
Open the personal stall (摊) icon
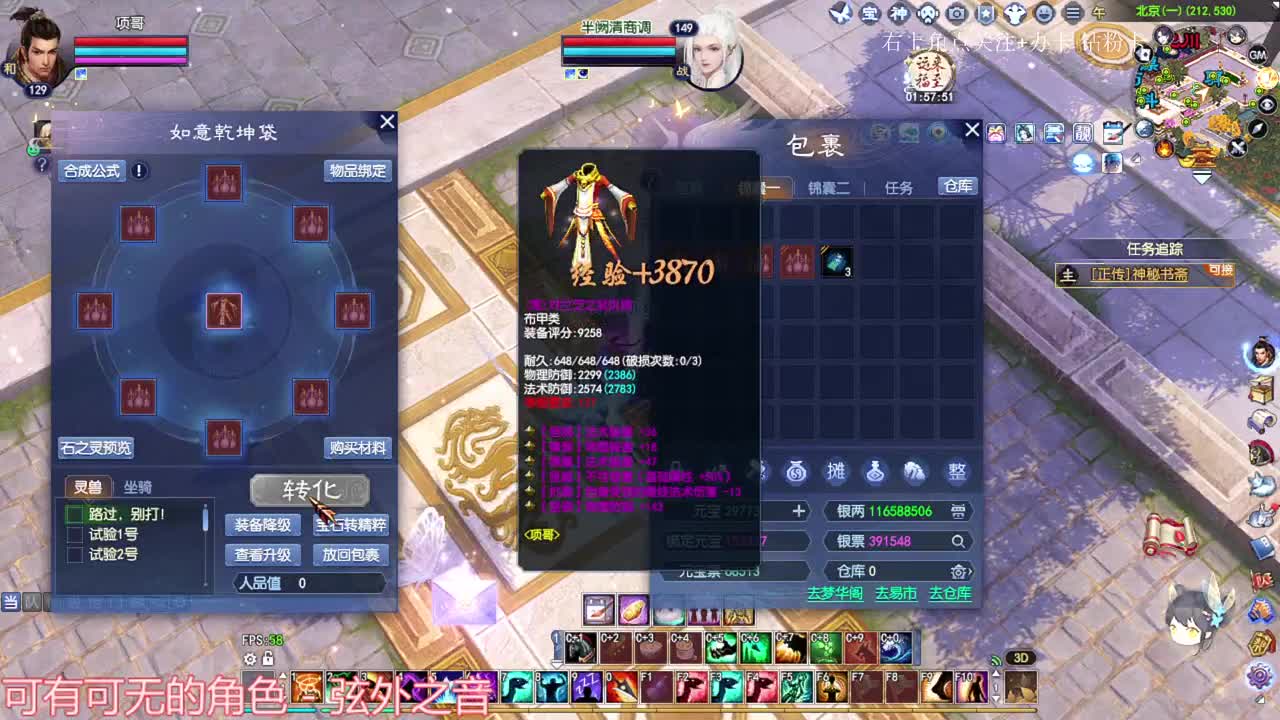point(837,473)
